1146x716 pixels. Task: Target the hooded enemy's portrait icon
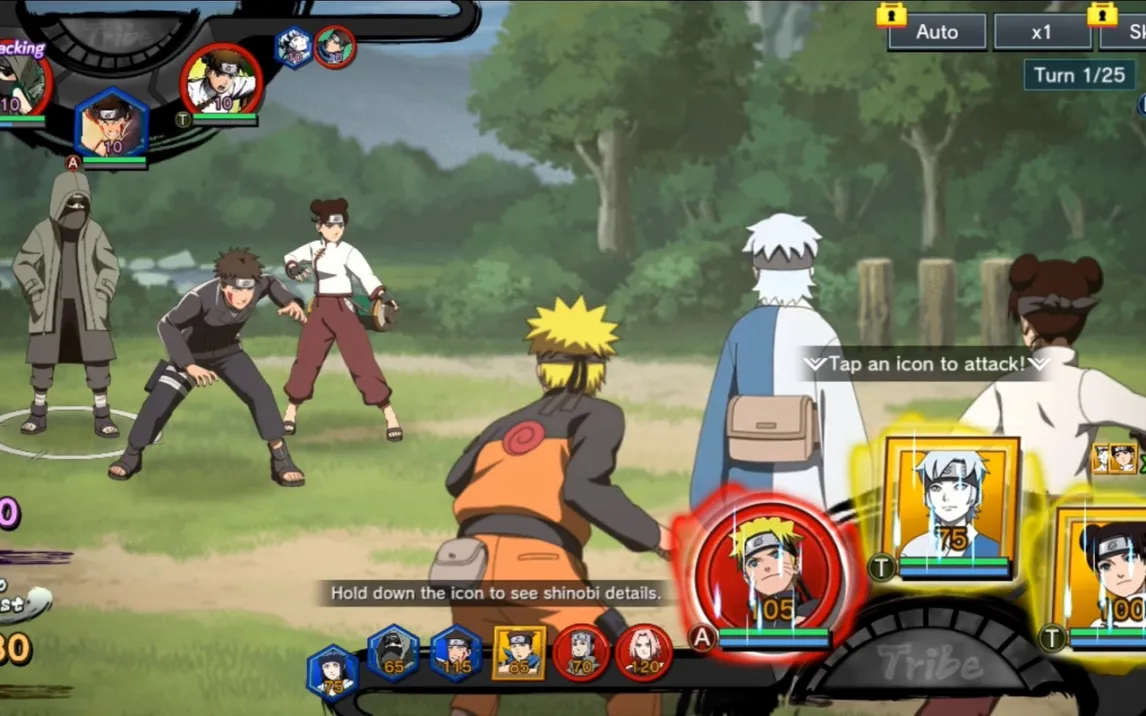pos(20,84)
